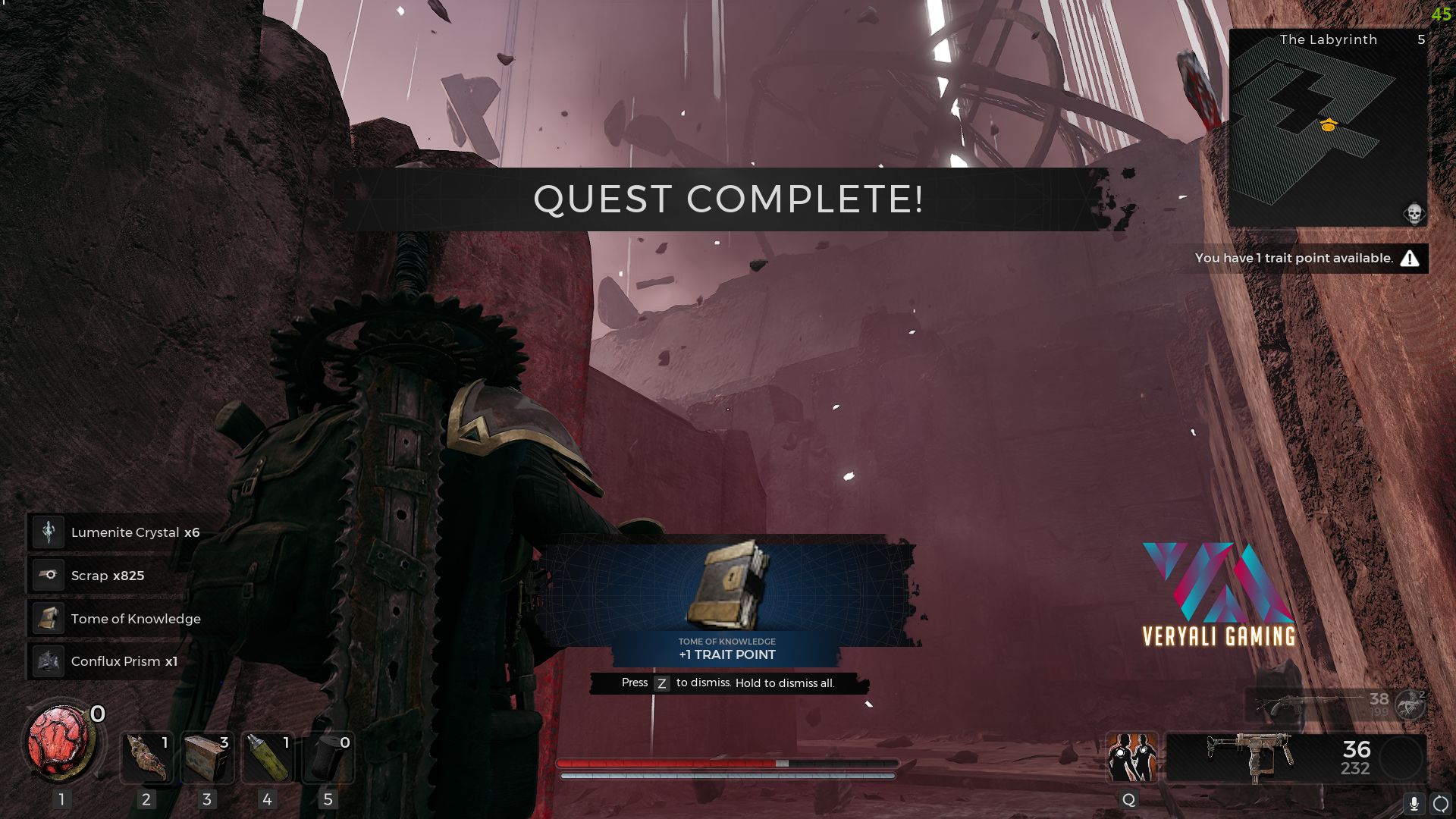The image size is (1456, 819).
Task: Select the black cylinder hotbar slot
Action: point(328,757)
